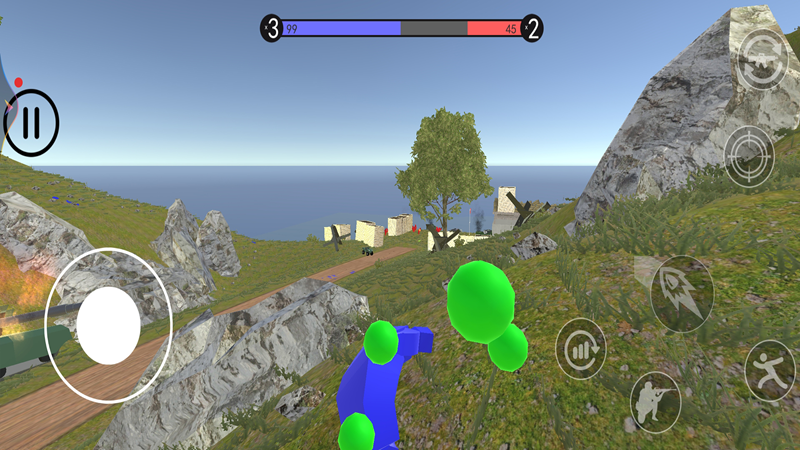Toggle the kneeling soldier stance button
This screenshot has height=450, width=800.
click(x=655, y=401)
